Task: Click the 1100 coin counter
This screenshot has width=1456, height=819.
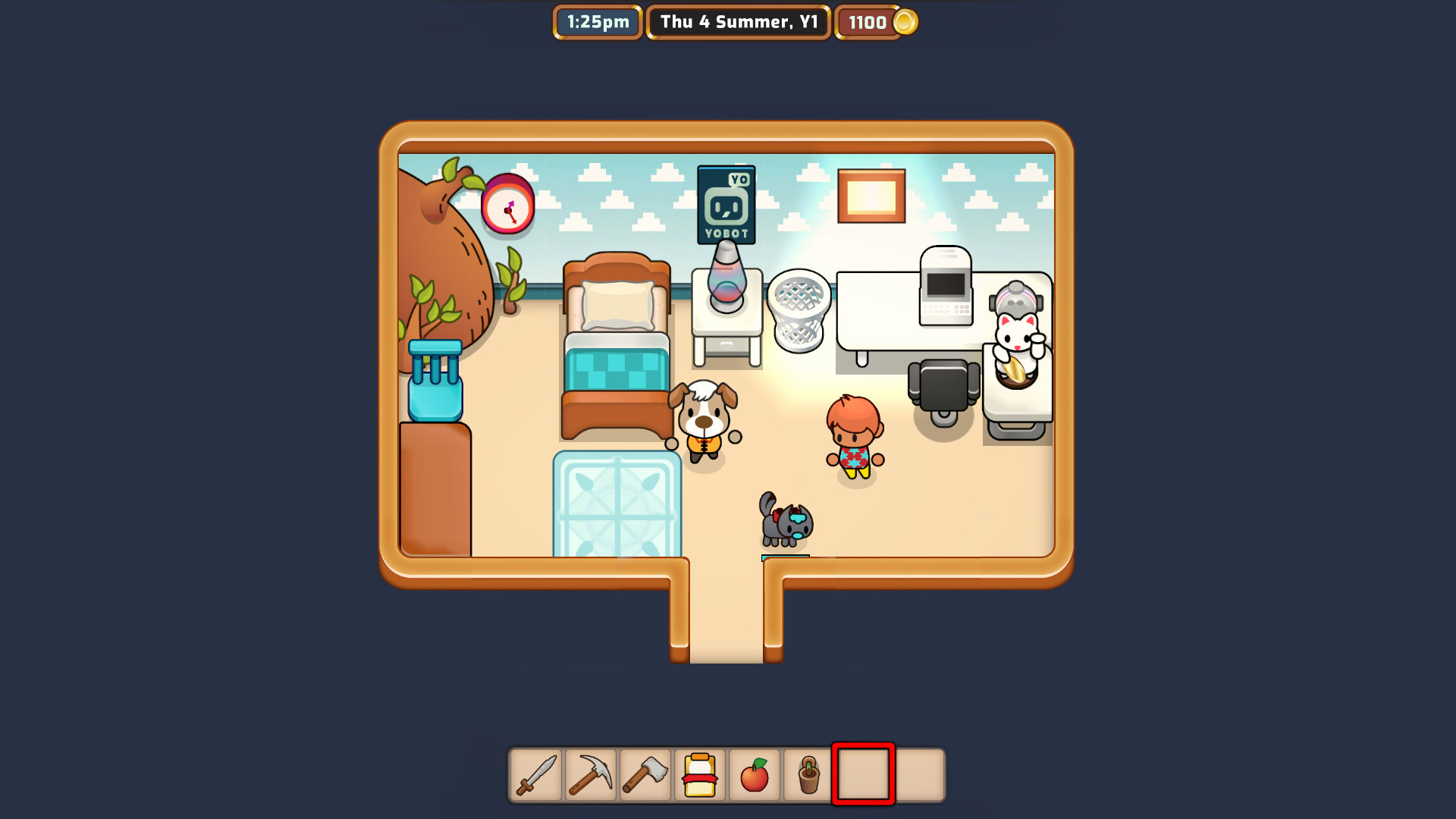Action: pos(868,22)
